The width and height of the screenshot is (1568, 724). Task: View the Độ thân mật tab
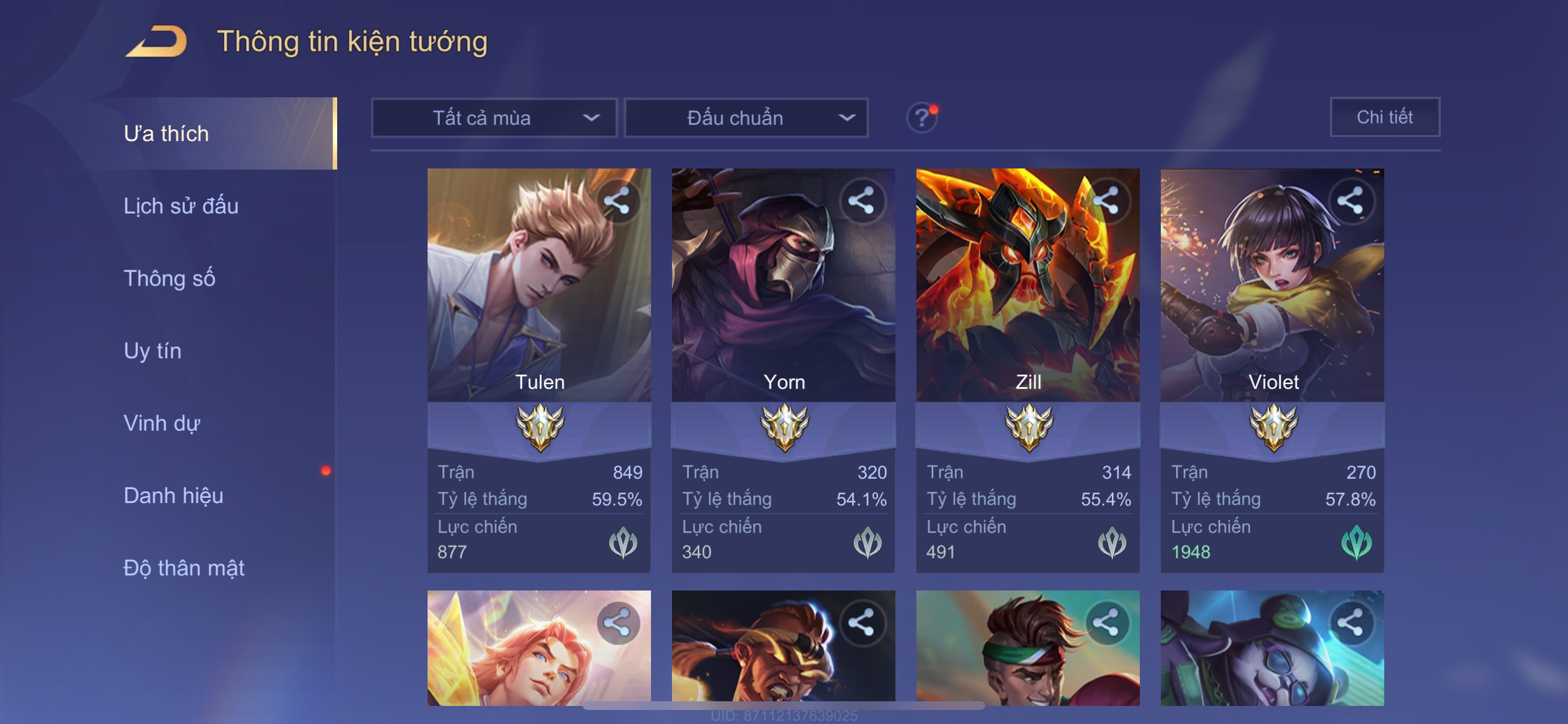tap(184, 568)
